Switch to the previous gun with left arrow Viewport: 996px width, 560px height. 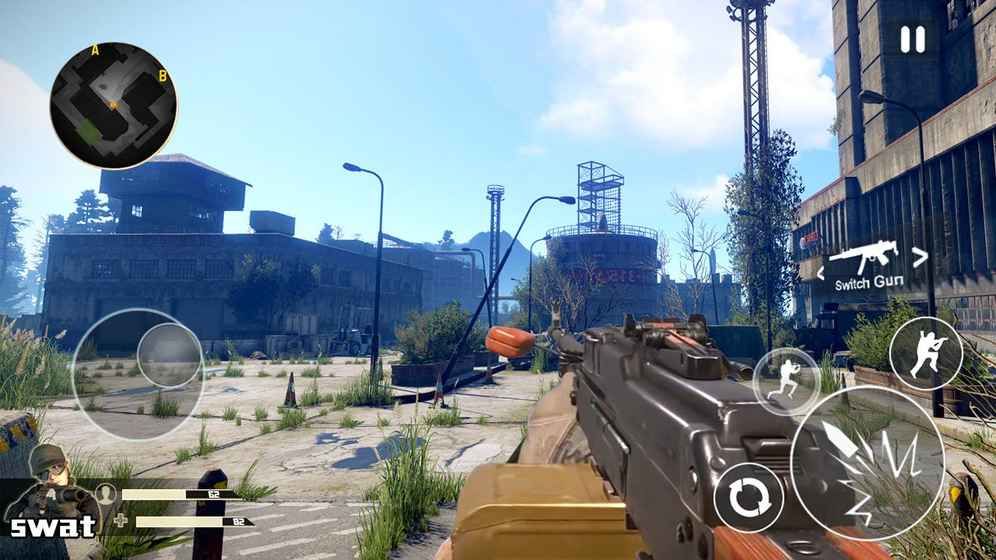click(821, 272)
